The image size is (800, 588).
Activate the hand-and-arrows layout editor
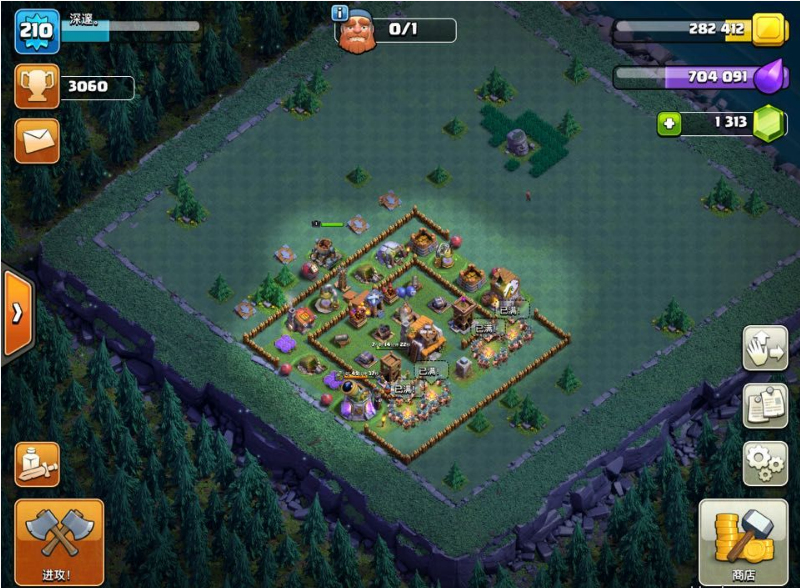[765, 348]
